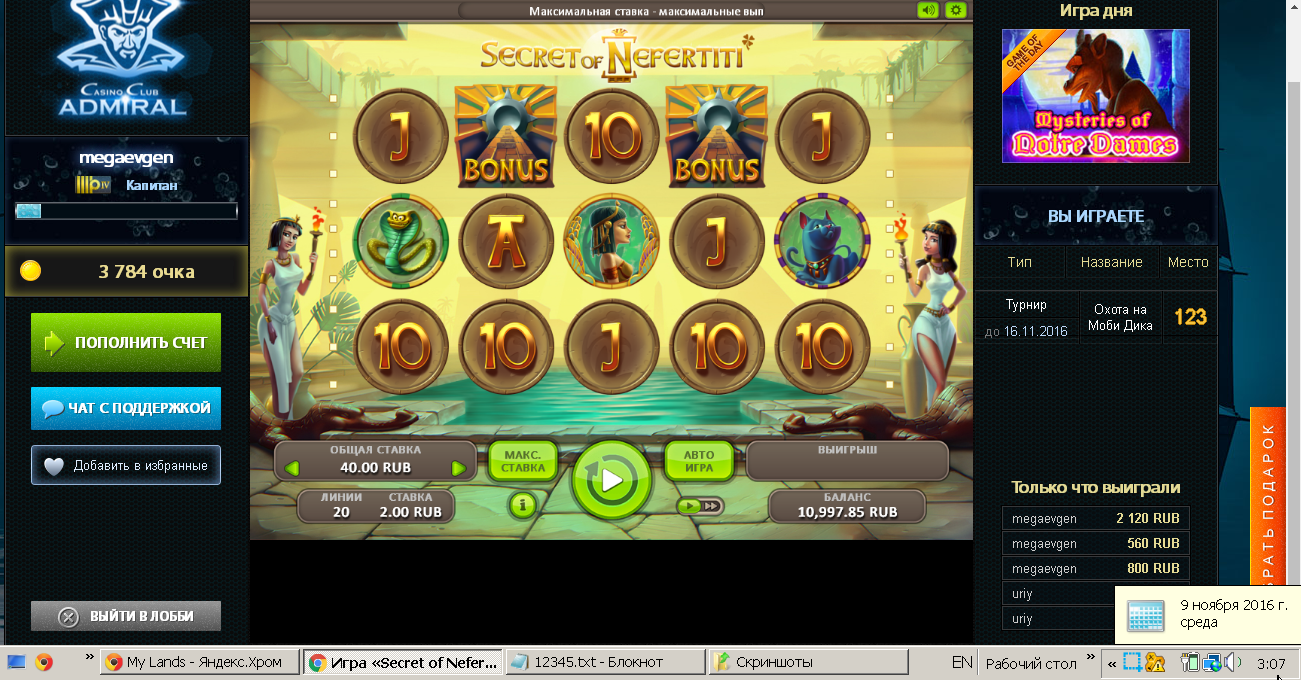1301x680 pixels.
Task: Start auto play with АВТО ИГРА
Action: click(699, 462)
